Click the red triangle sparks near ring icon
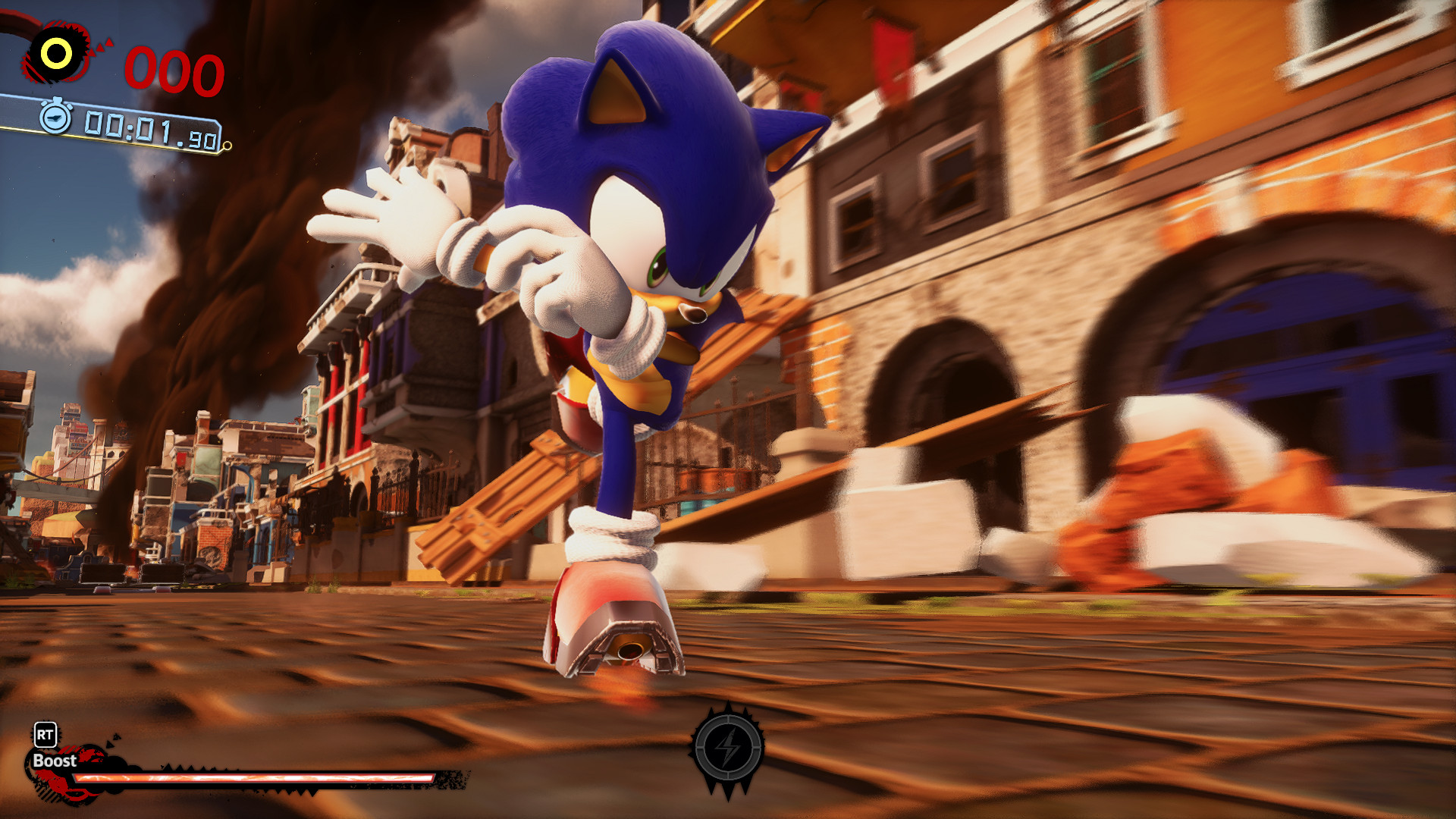Image resolution: width=1456 pixels, height=819 pixels. (x=101, y=47)
